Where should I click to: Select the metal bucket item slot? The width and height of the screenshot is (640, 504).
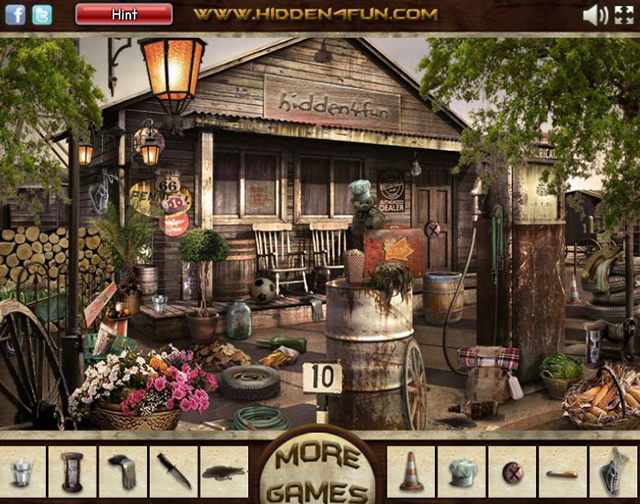click(x=22, y=471)
